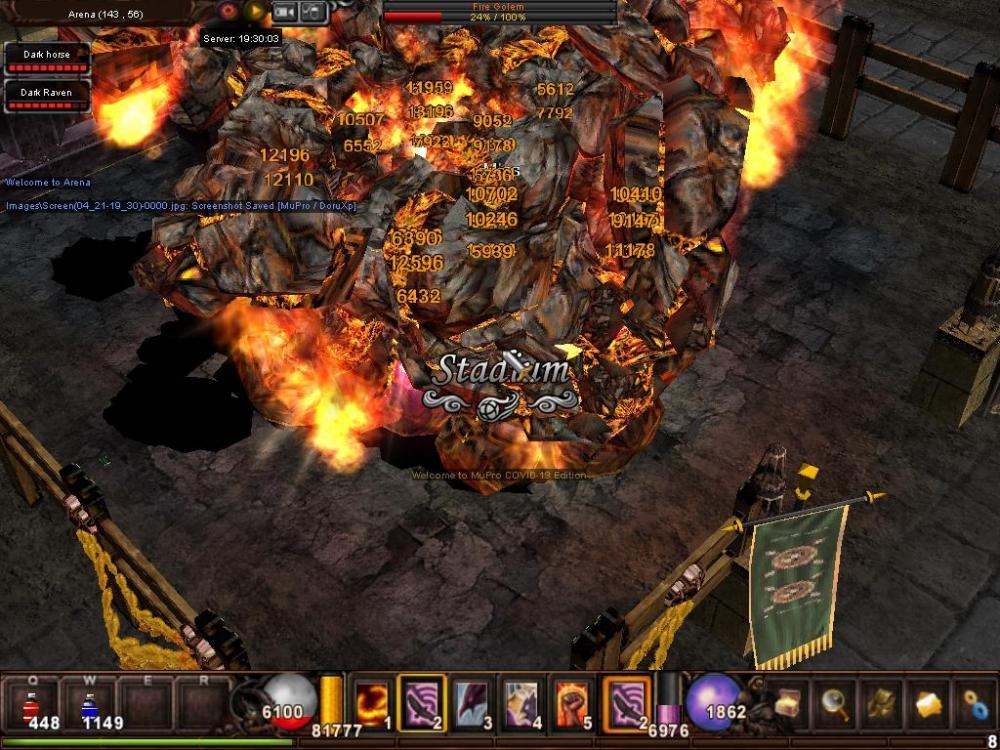
Task: Use the red health potion in slot Q
Action: (x=33, y=704)
